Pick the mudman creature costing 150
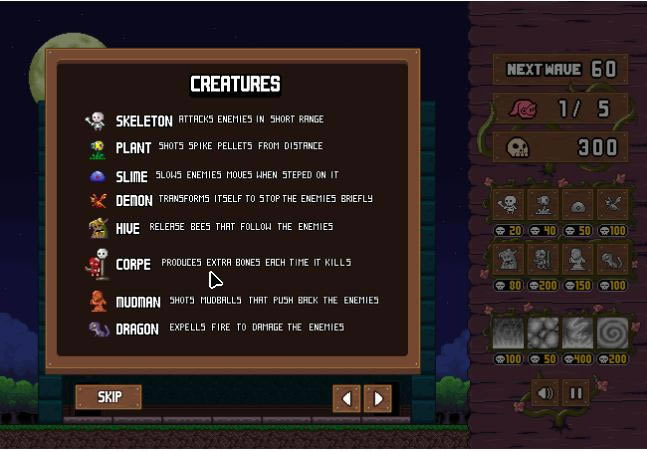Viewport: 647px width, 451px height. pyautogui.click(x=578, y=259)
